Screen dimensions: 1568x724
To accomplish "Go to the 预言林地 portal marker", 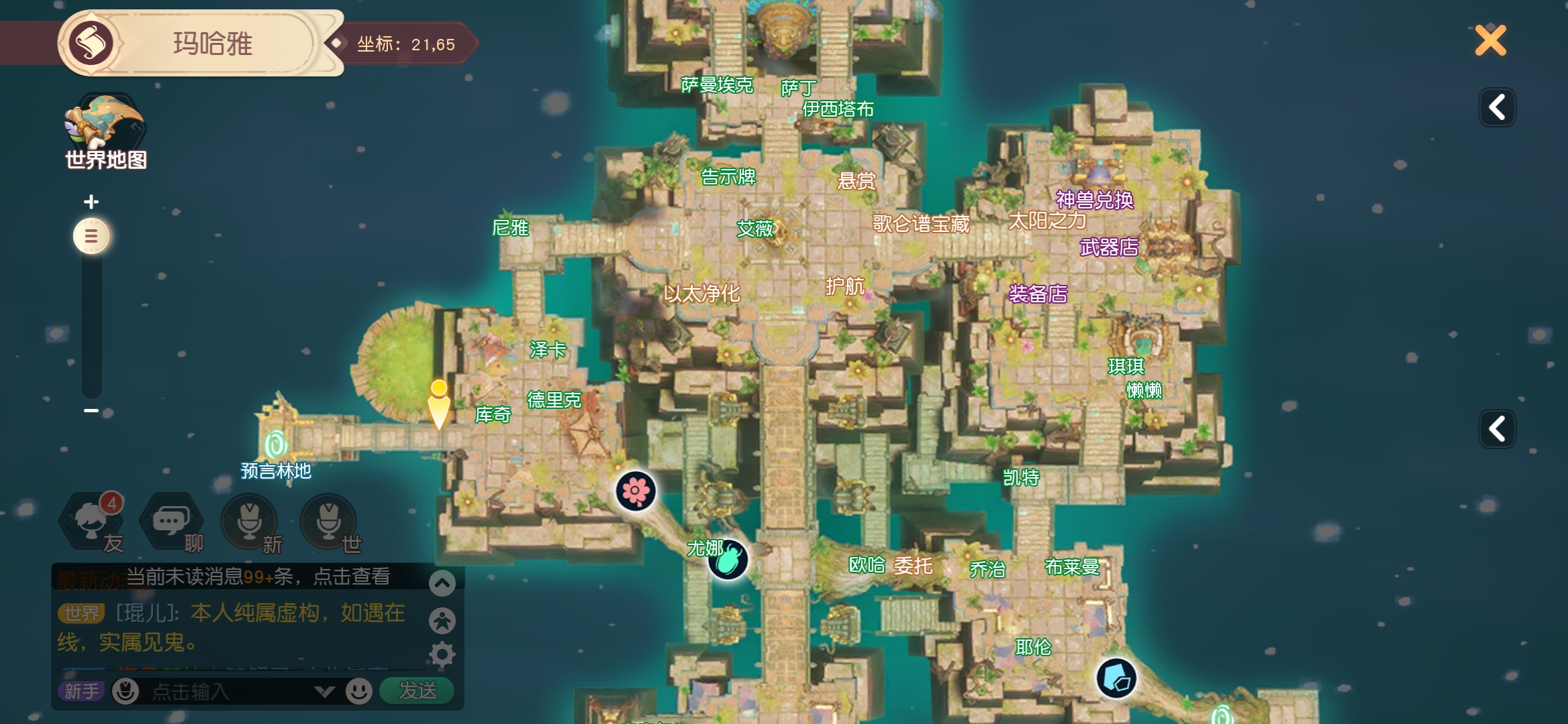I will click(275, 444).
